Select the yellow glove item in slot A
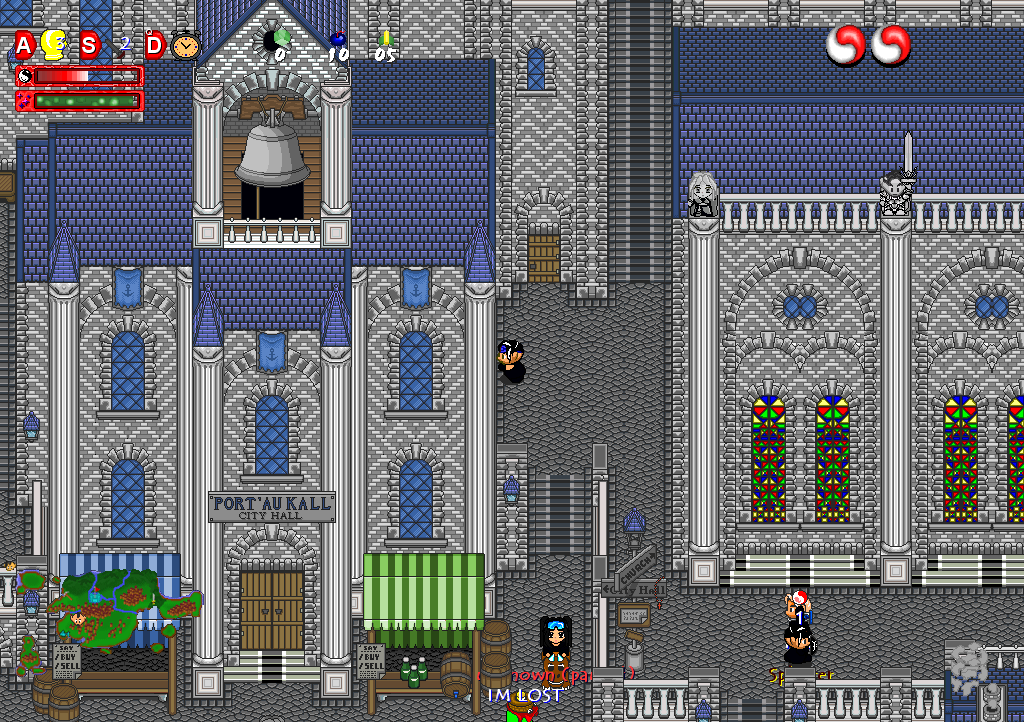This screenshot has height=722, width=1024. click(x=54, y=45)
